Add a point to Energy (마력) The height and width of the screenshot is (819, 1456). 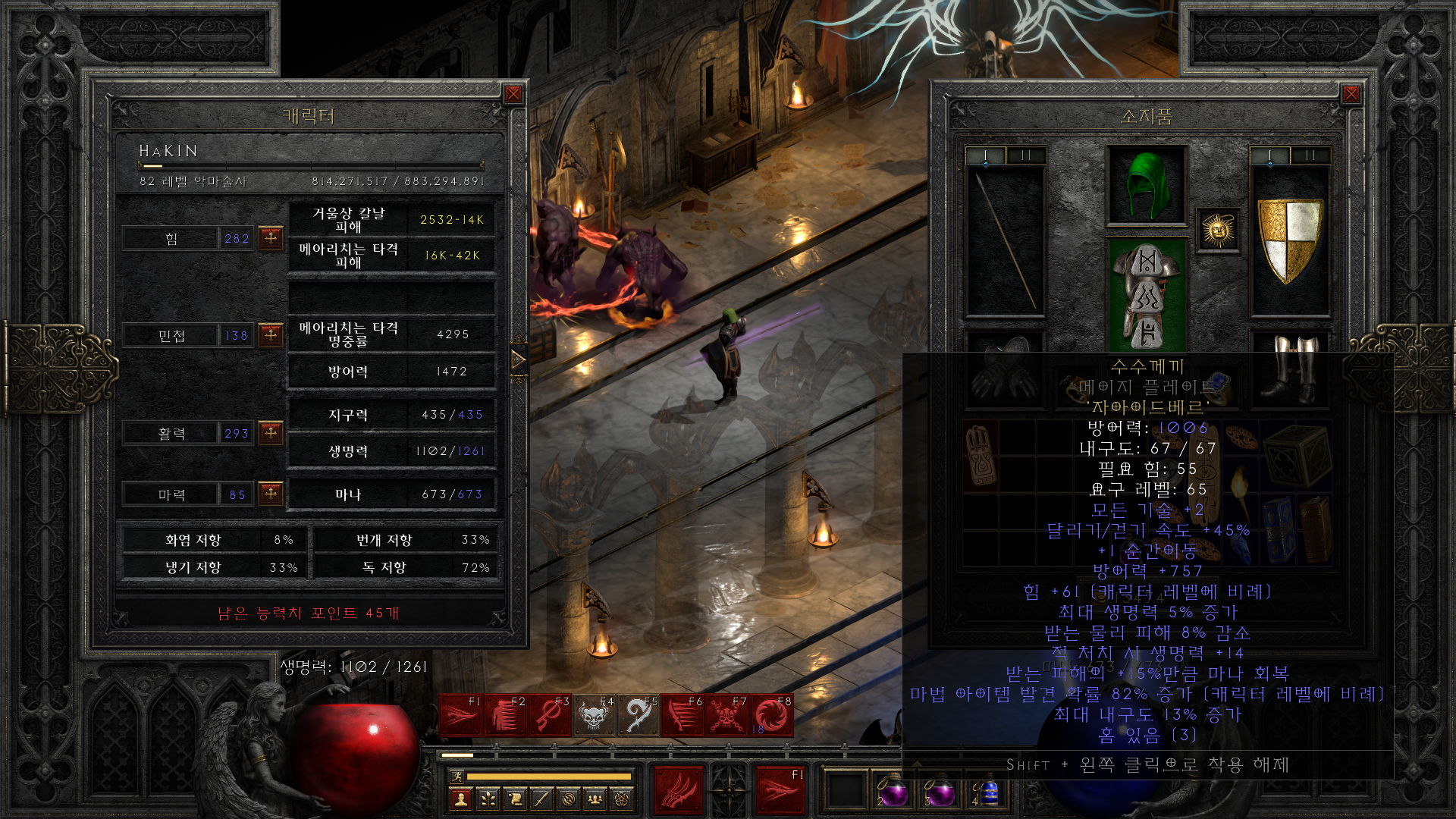click(x=271, y=494)
